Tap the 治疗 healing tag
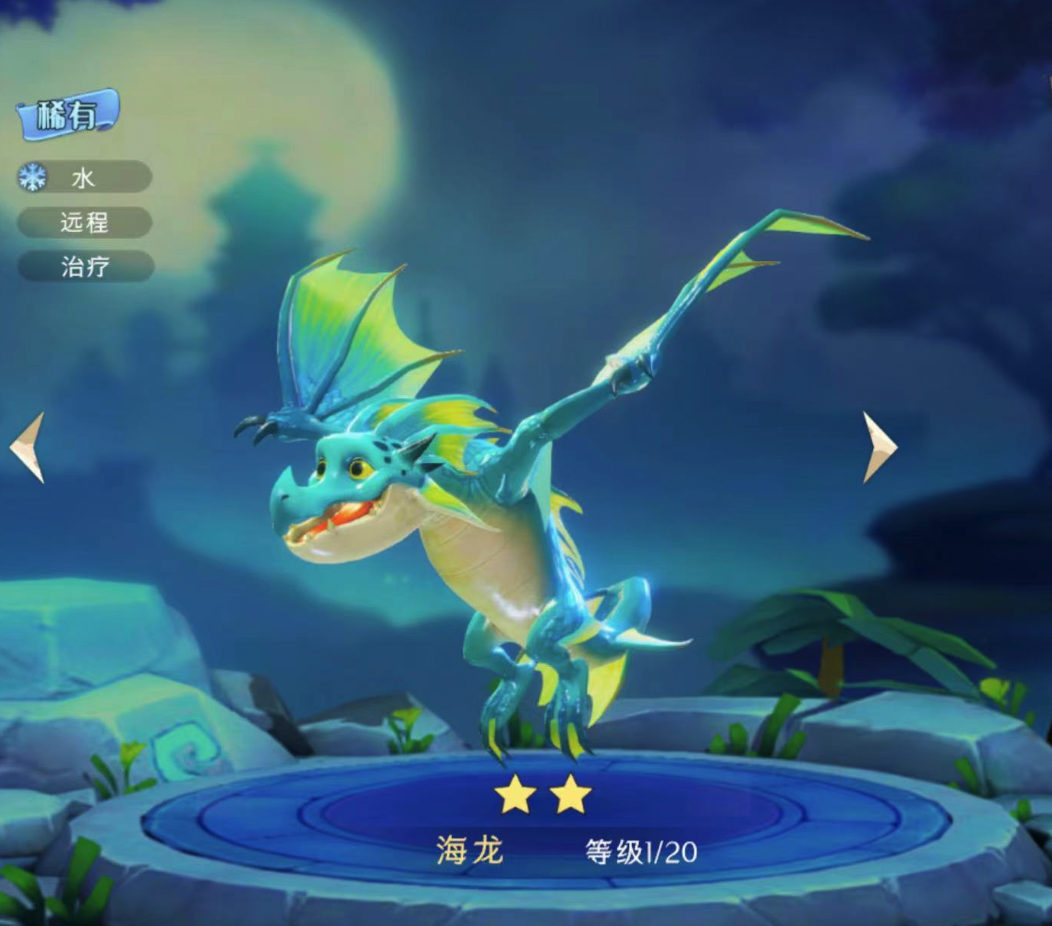The image size is (1052, 926). pos(85,266)
